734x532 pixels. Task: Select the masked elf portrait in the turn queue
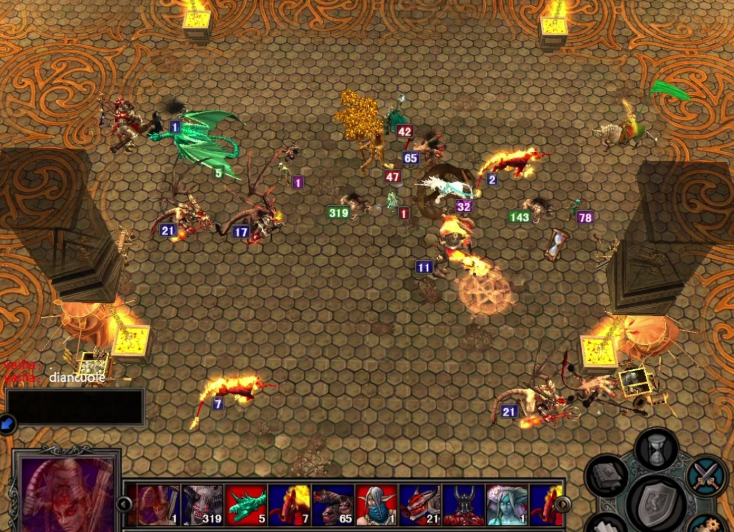coord(375,506)
